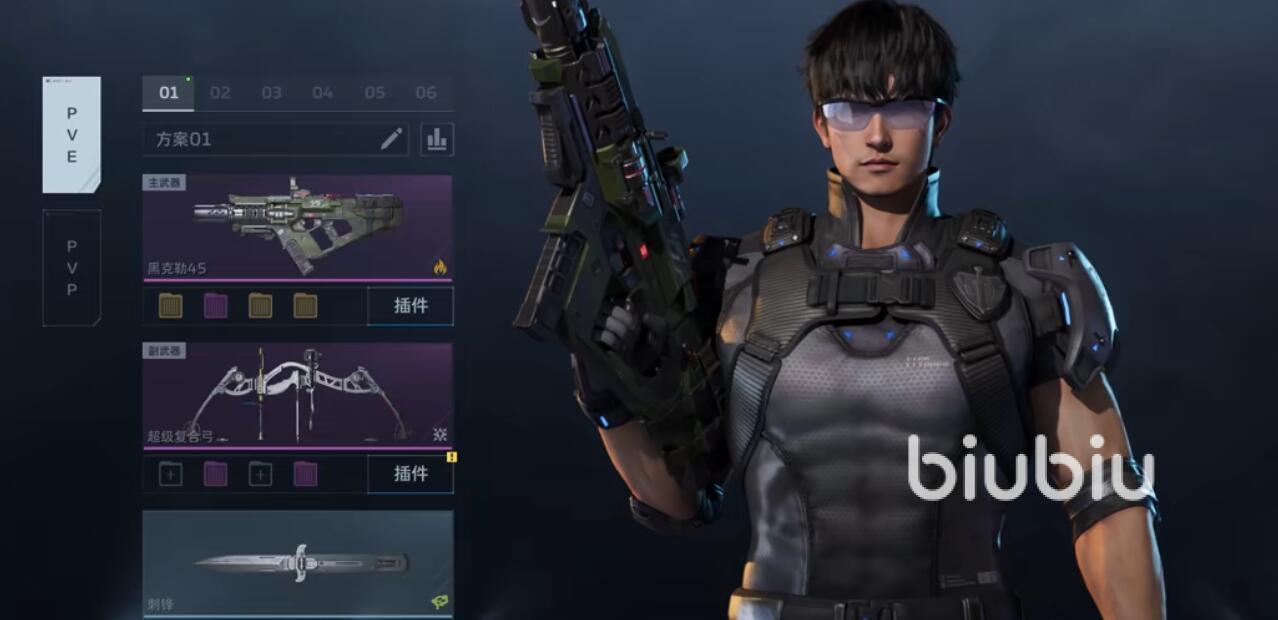Open 插件 for the secondary weapon
The image size is (1278, 620).
tap(410, 474)
